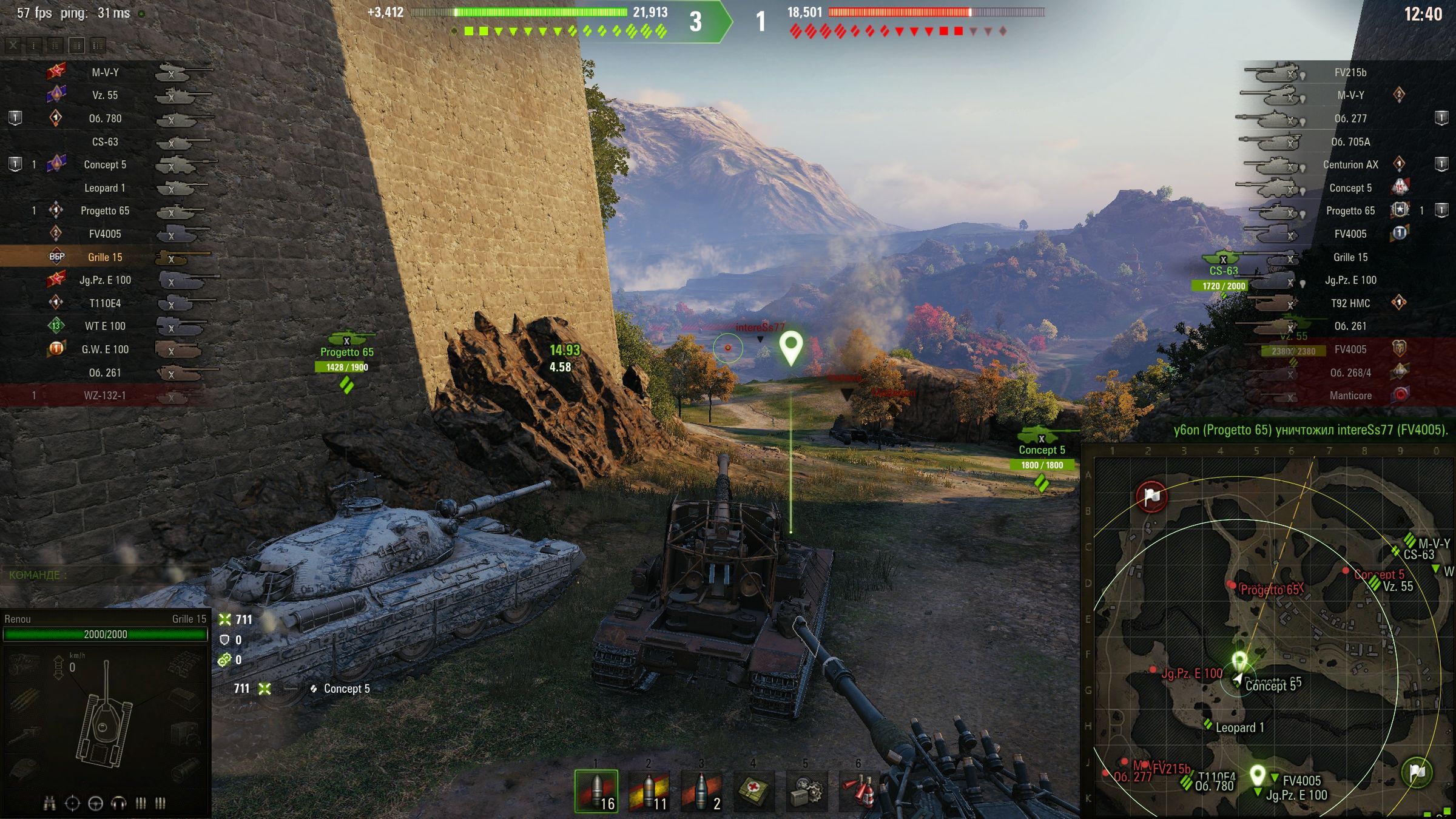The width and height of the screenshot is (1456, 819).
Task: Click the green base flag on minimap
Action: [x=1417, y=772]
